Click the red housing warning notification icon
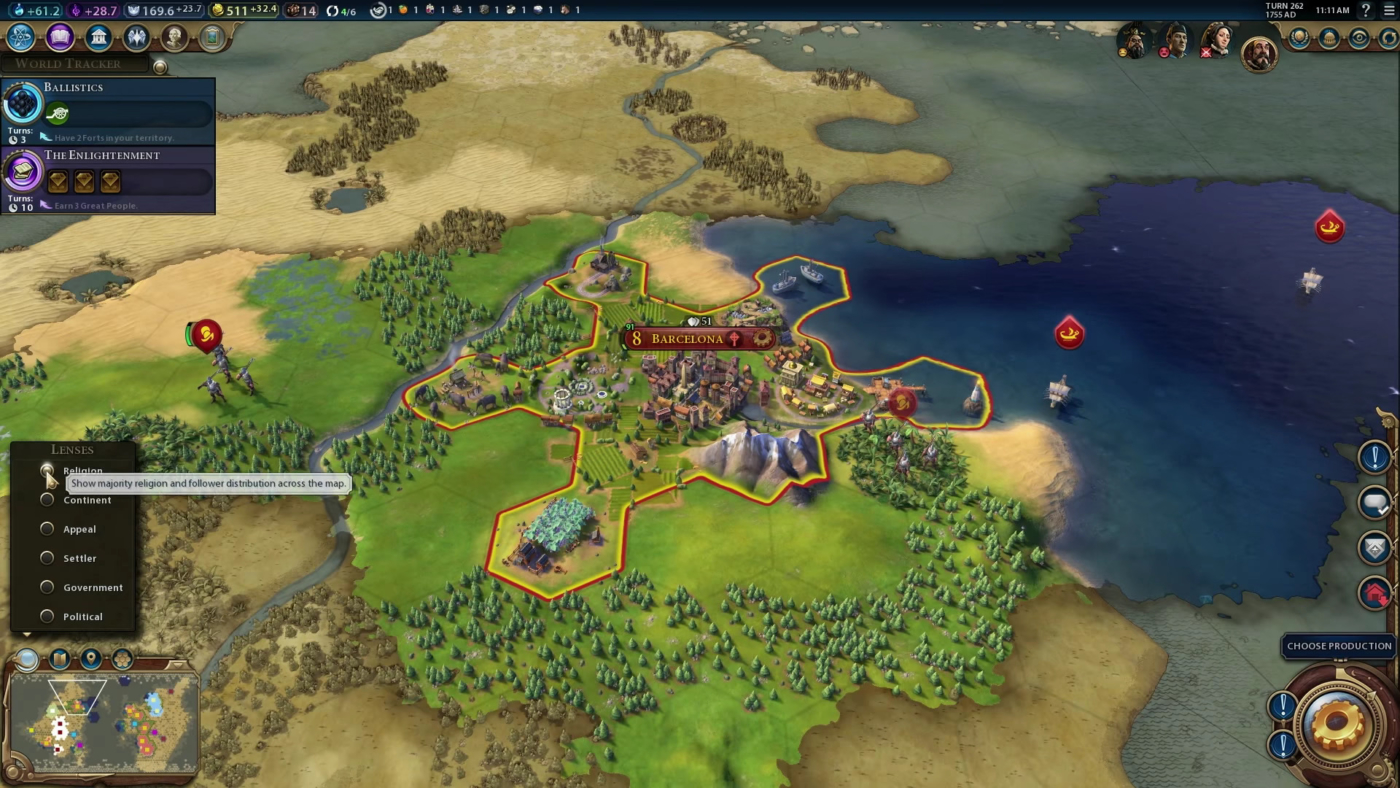 point(1374,593)
